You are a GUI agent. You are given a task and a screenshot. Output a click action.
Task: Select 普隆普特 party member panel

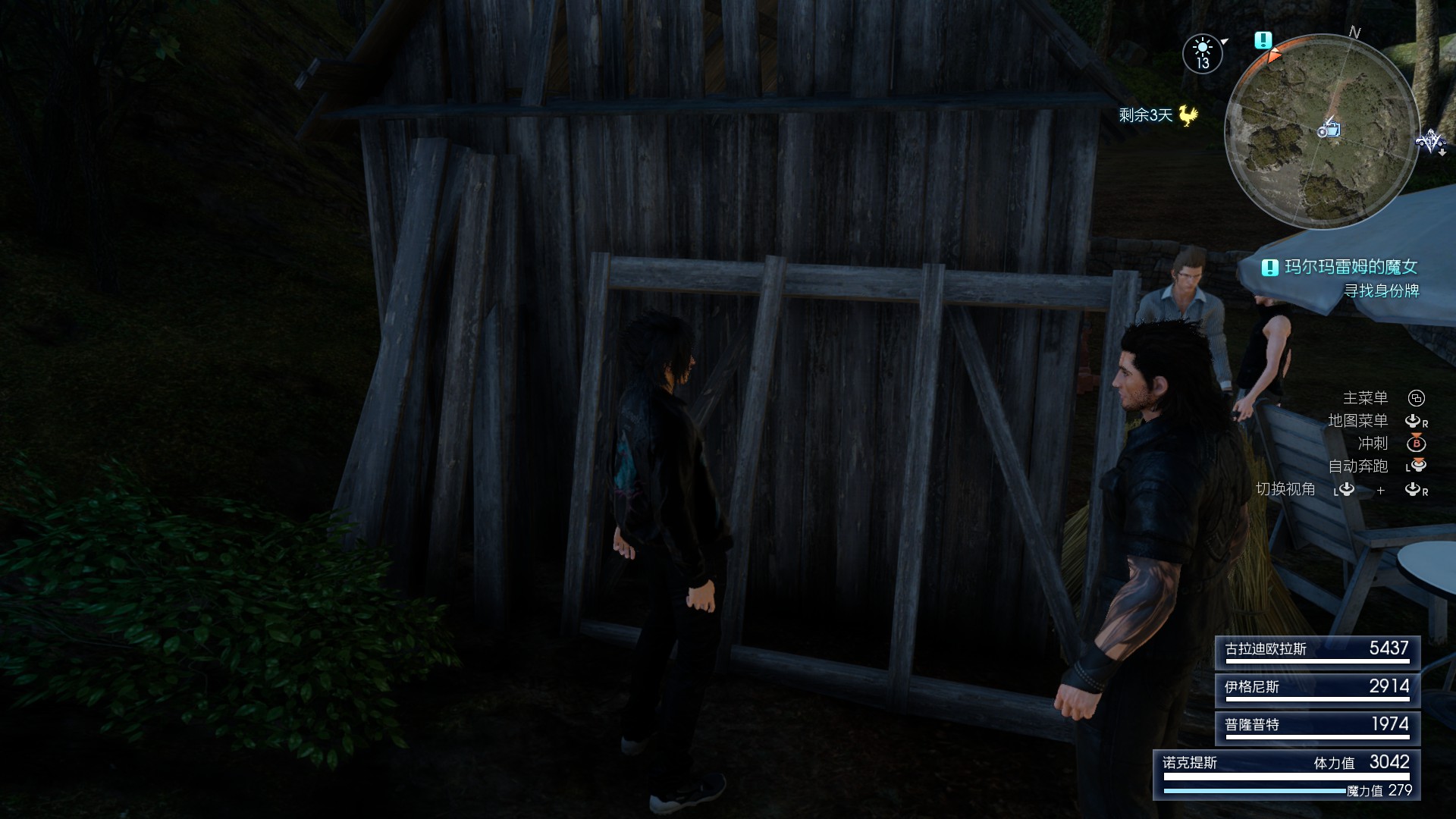[x=1317, y=726]
